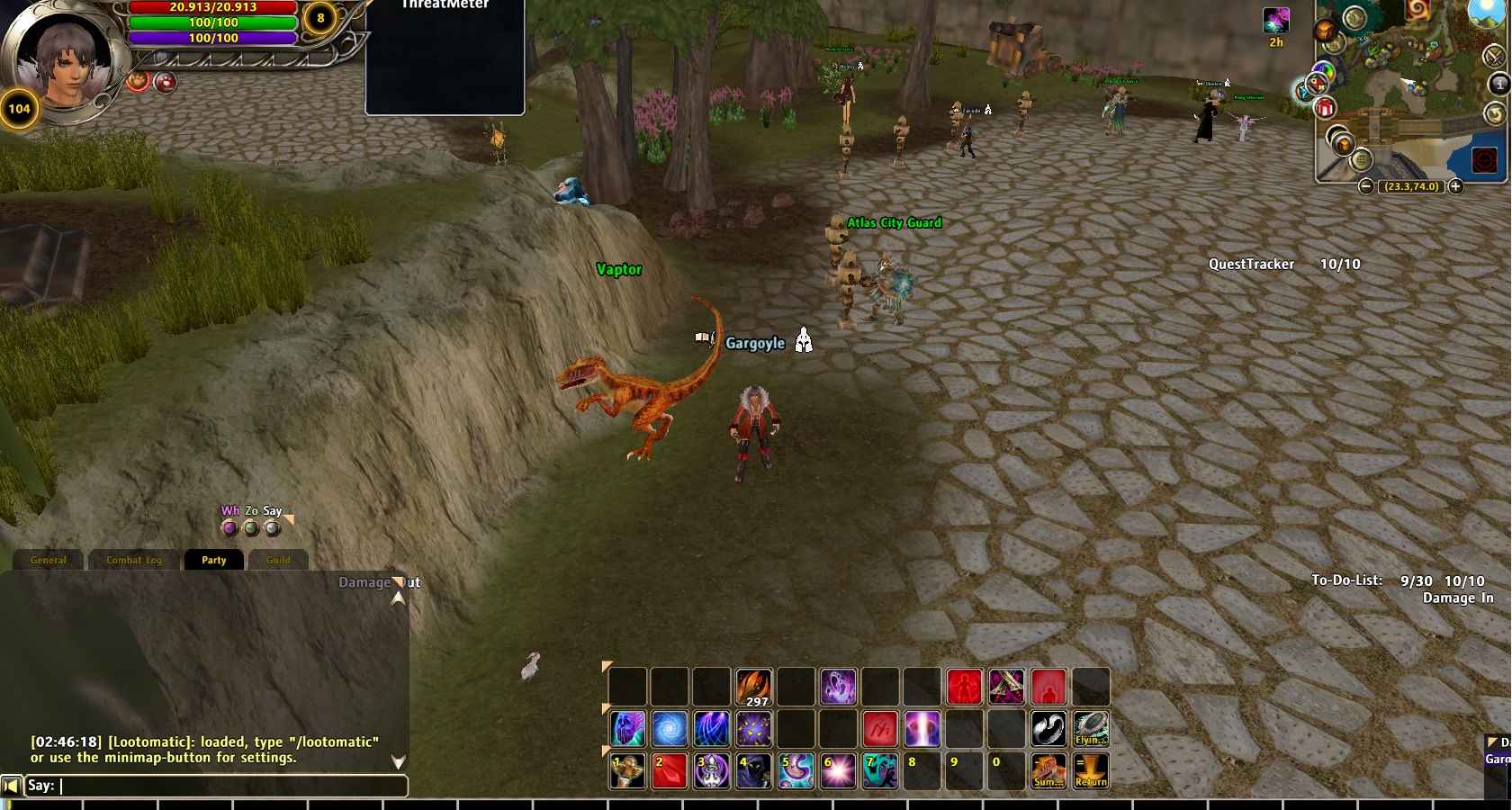Activate the blue spiral vortex skill
Screen dimensions: 1512x810
click(x=670, y=729)
